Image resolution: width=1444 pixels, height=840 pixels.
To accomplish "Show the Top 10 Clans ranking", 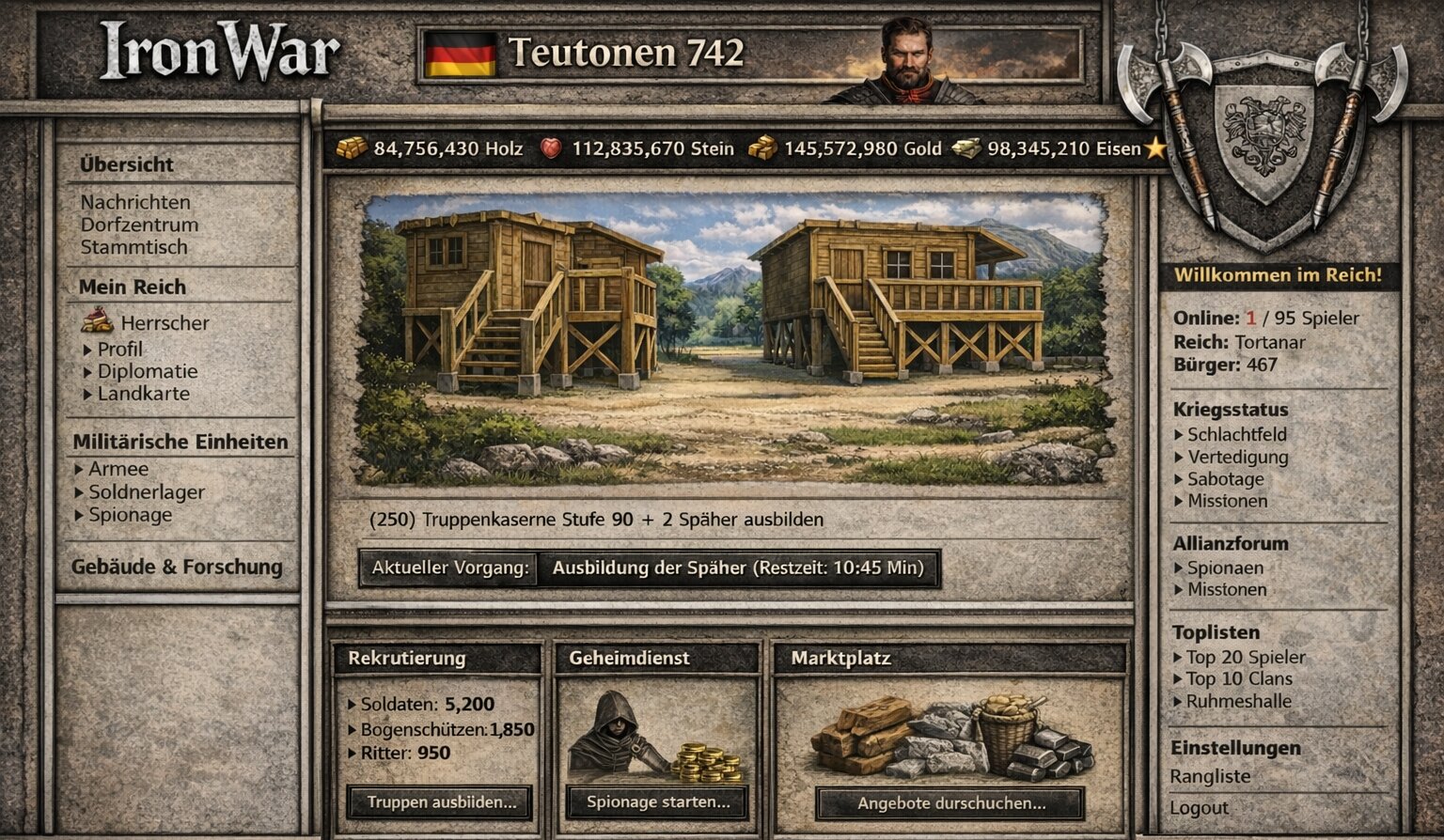I will point(1238,678).
